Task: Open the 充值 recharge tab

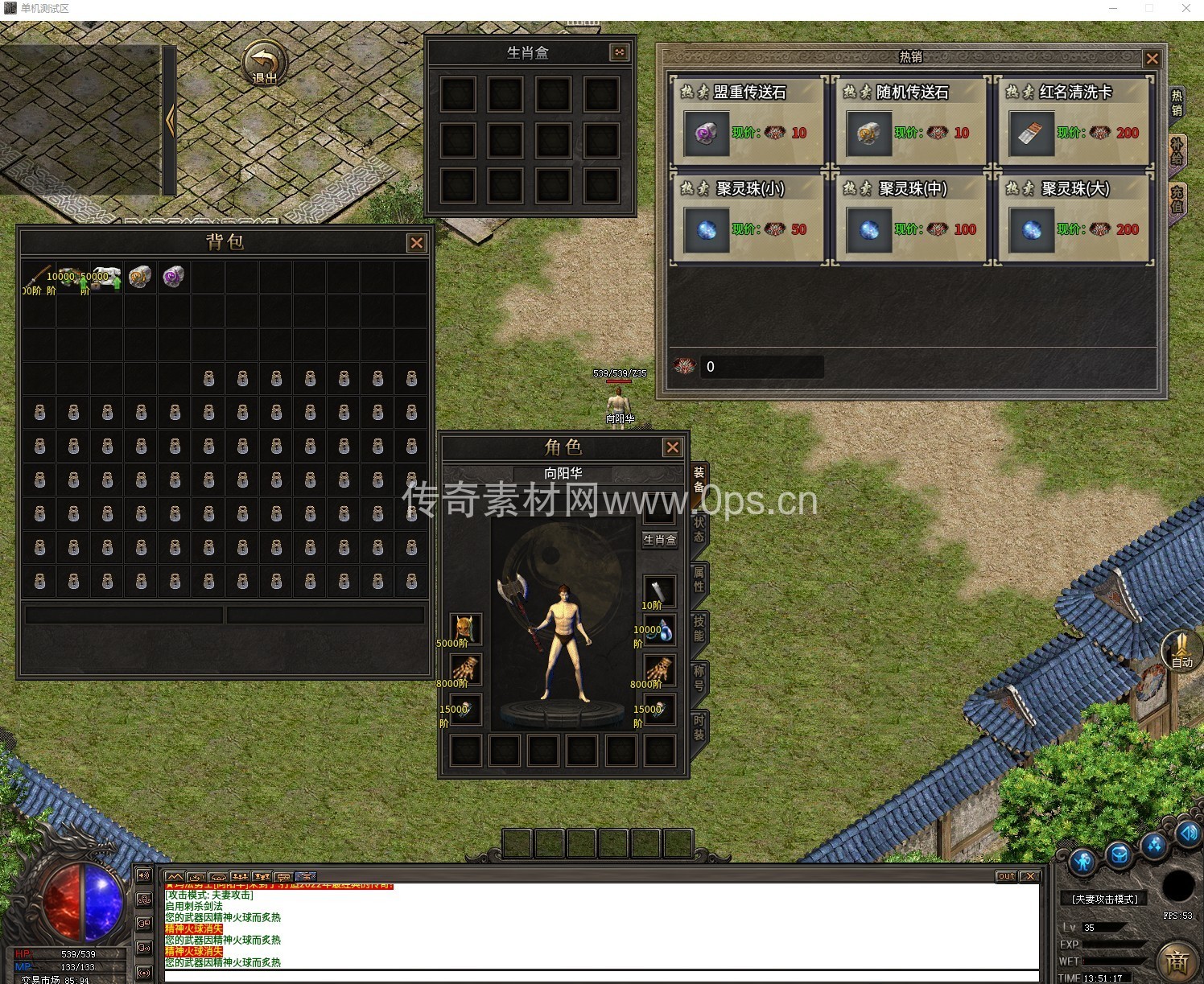Action: [x=1177, y=199]
